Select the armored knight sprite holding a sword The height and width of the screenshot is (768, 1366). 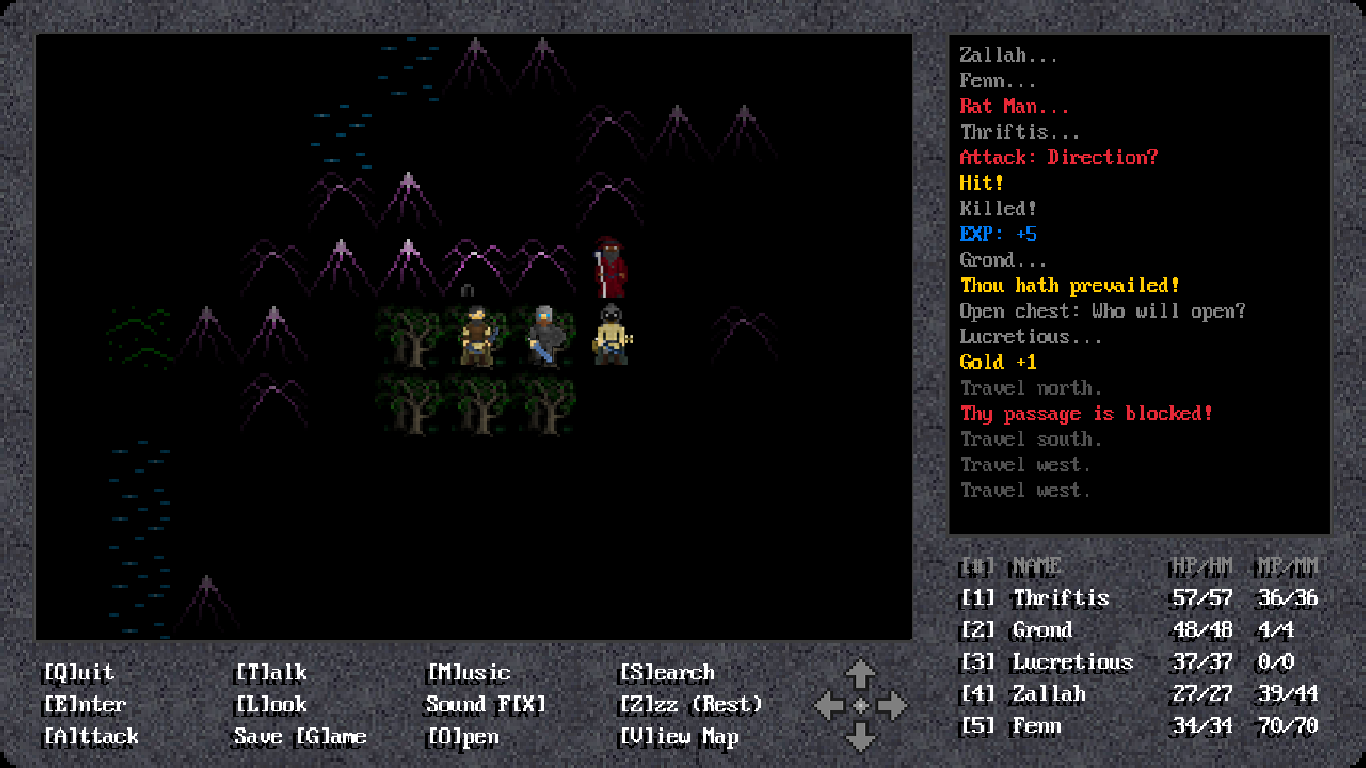[546, 337]
